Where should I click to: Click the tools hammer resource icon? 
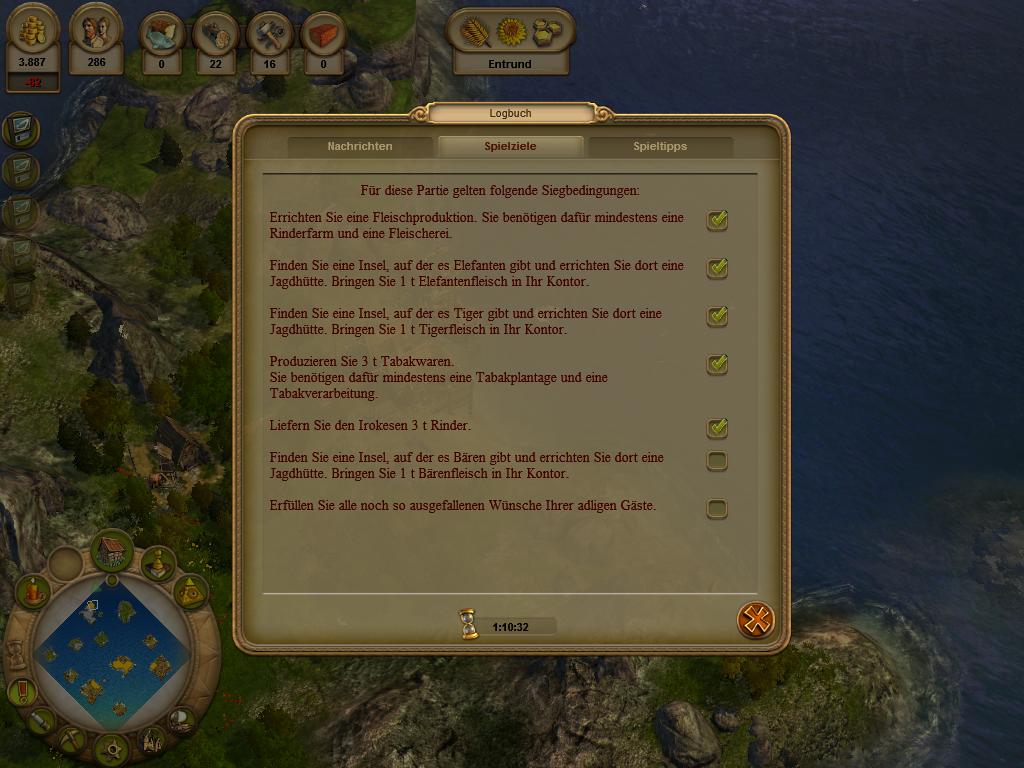click(269, 34)
